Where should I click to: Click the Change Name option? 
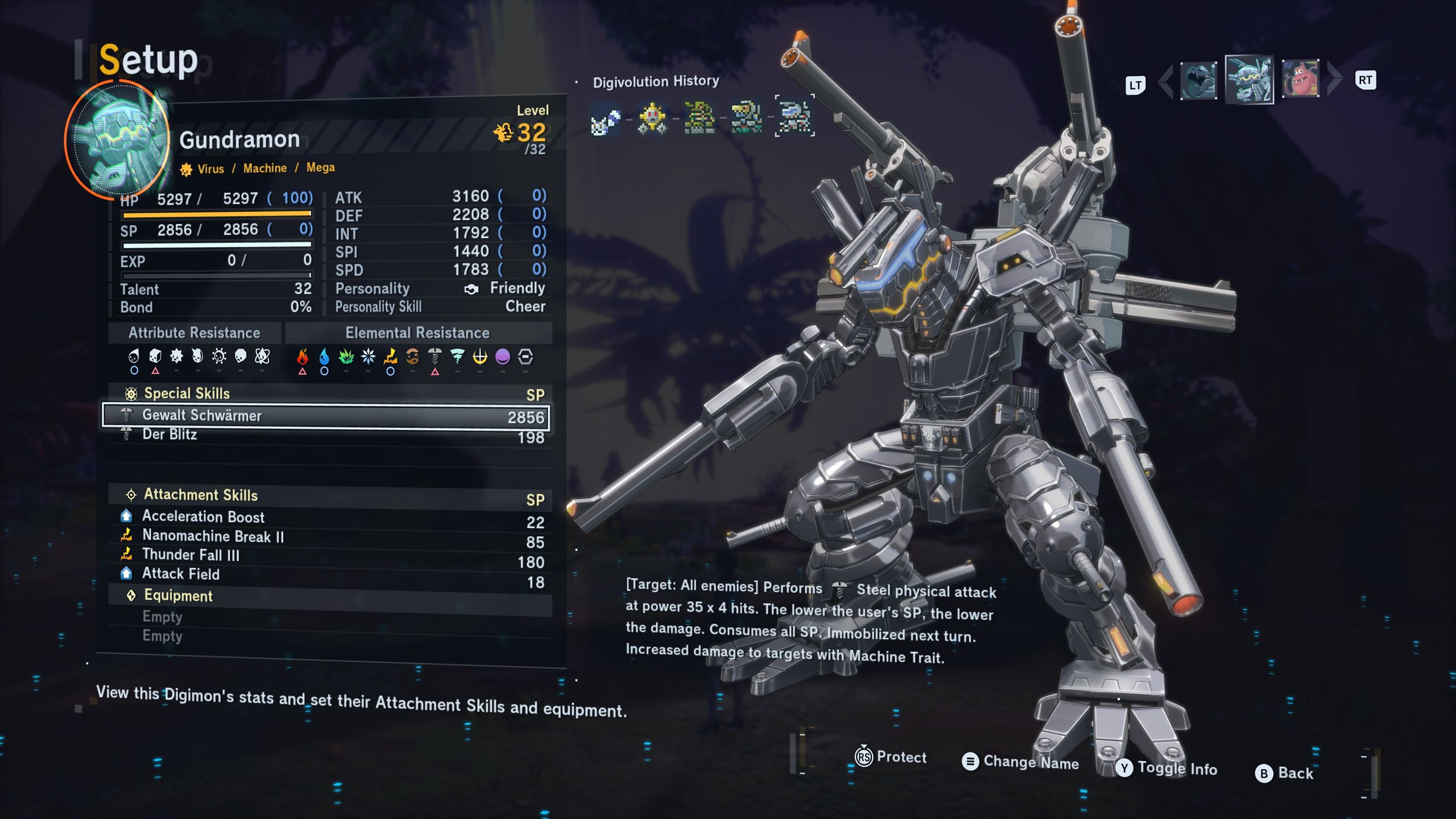coord(1021,762)
